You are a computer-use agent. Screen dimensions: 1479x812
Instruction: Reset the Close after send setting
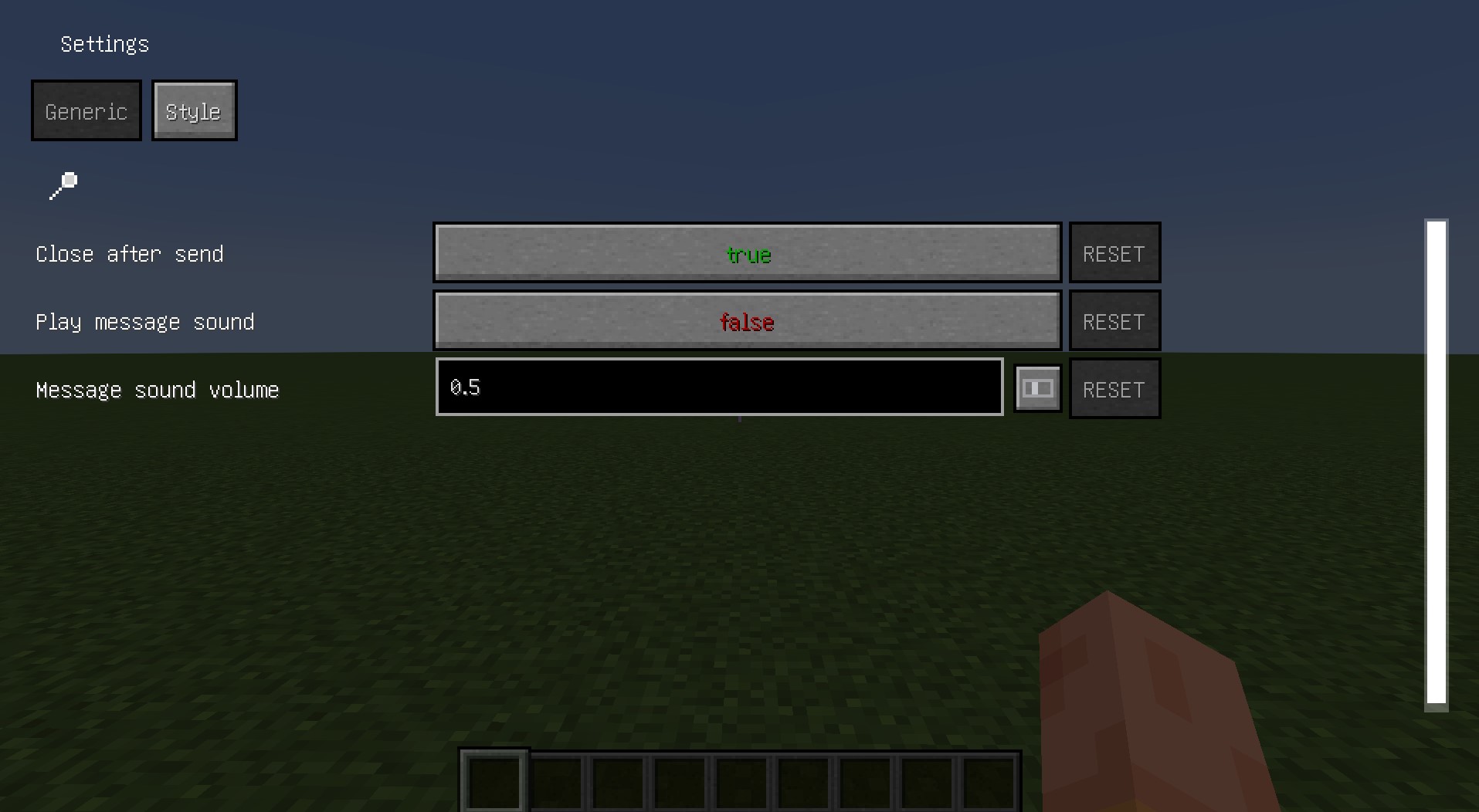pos(1114,253)
